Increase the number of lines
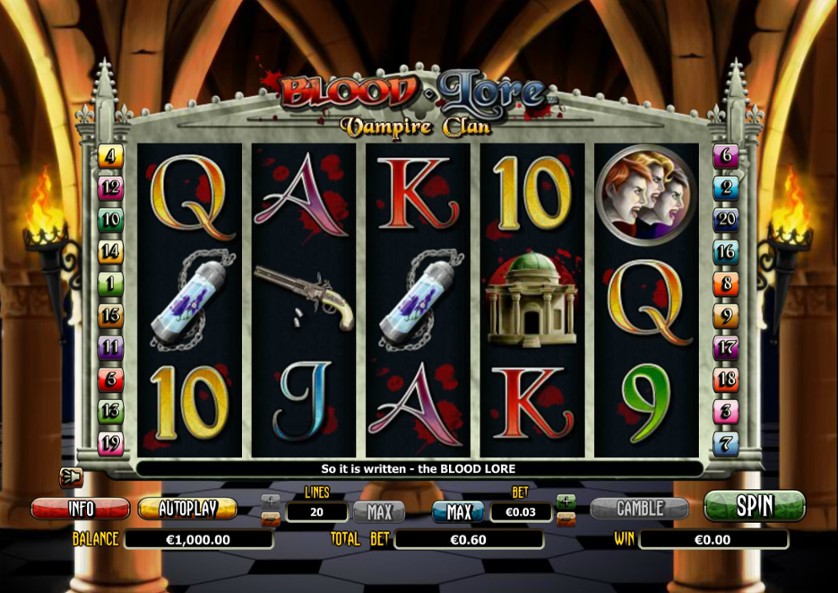The width and height of the screenshot is (838, 593). (270, 499)
